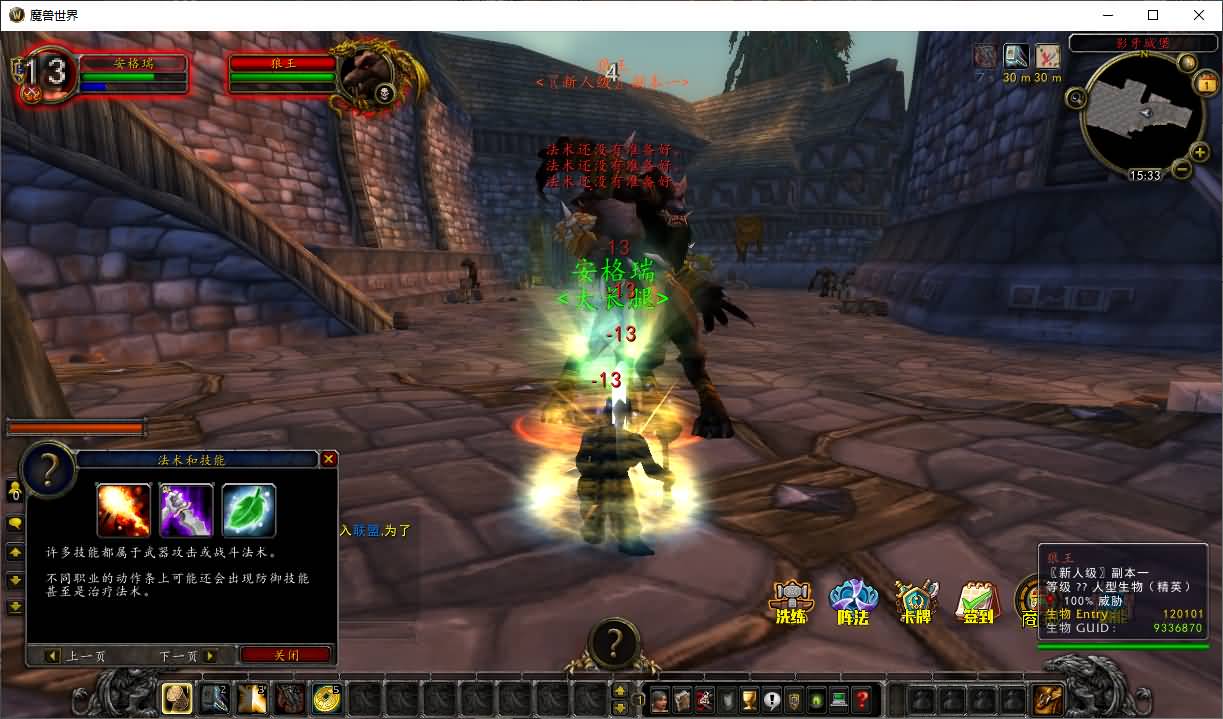The height and width of the screenshot is (719, 1223).
Task: Maximize the game window
Action: click(1153, 15)
